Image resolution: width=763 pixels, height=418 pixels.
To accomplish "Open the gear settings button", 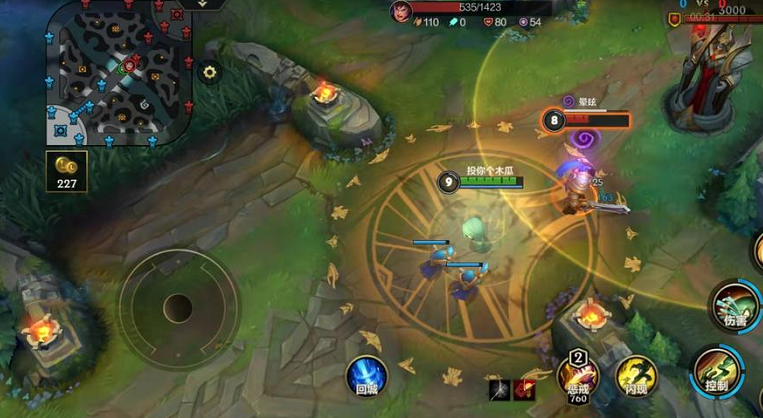I will tap(210, 72).
